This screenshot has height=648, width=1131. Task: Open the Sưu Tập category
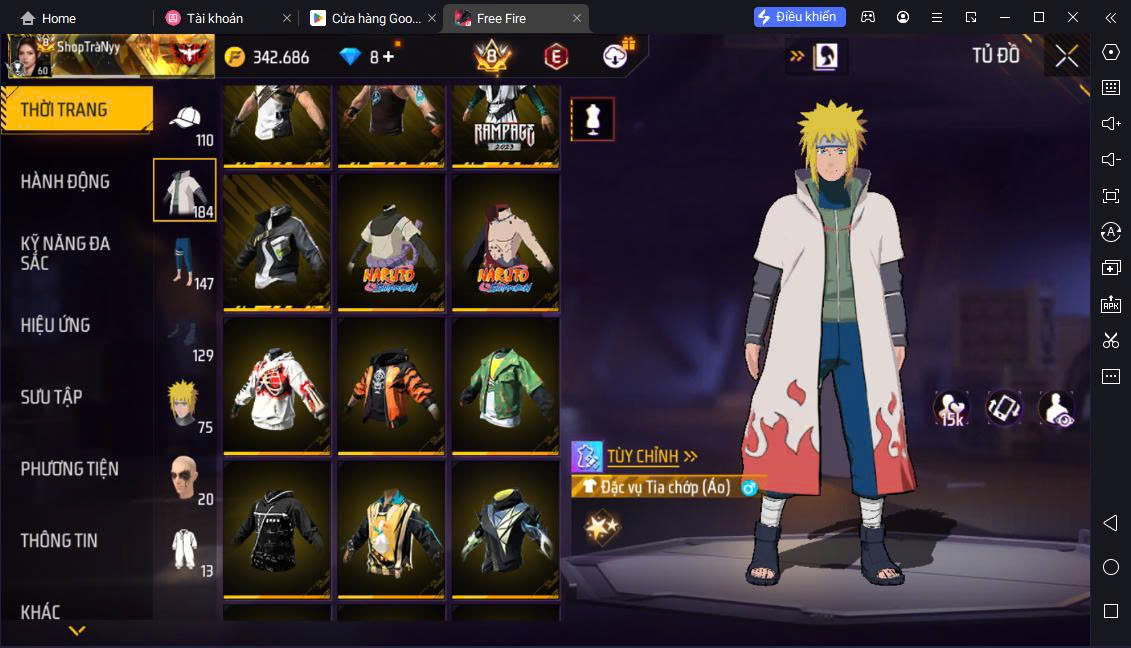pos(52,397)
